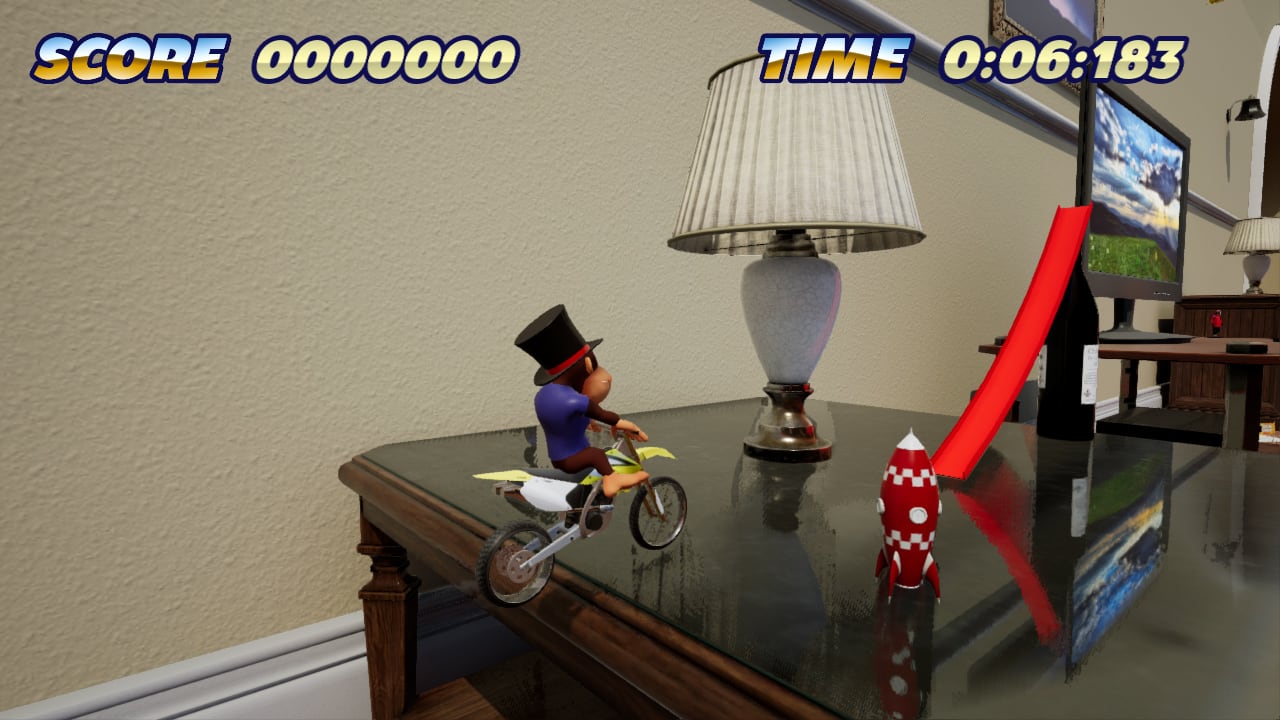Click the tiny red figure near the desk
The image size is (1280, 720).
click(x=1216, y=322)
